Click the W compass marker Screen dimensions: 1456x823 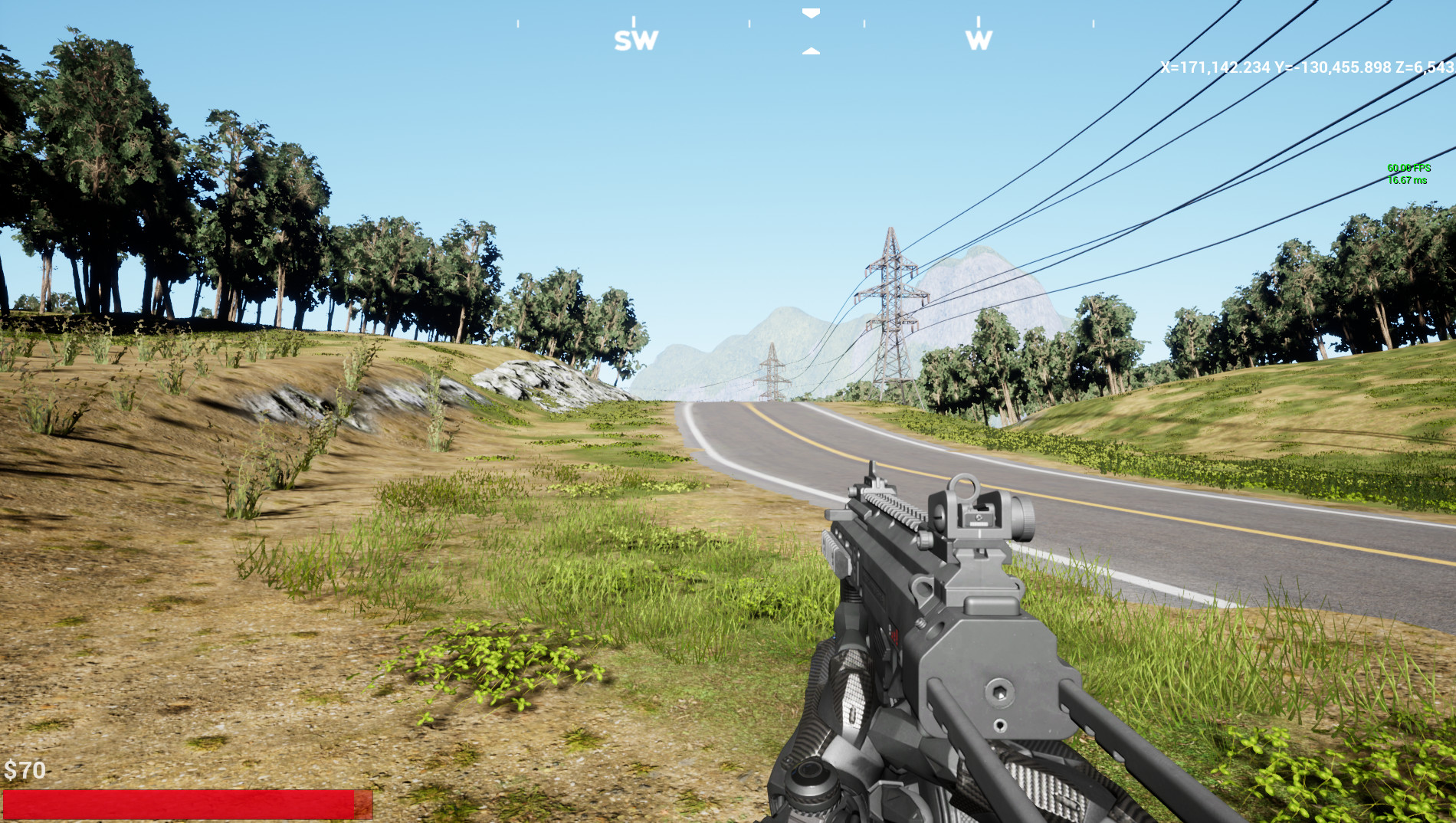pyautogui.click(x=979, y=38)
